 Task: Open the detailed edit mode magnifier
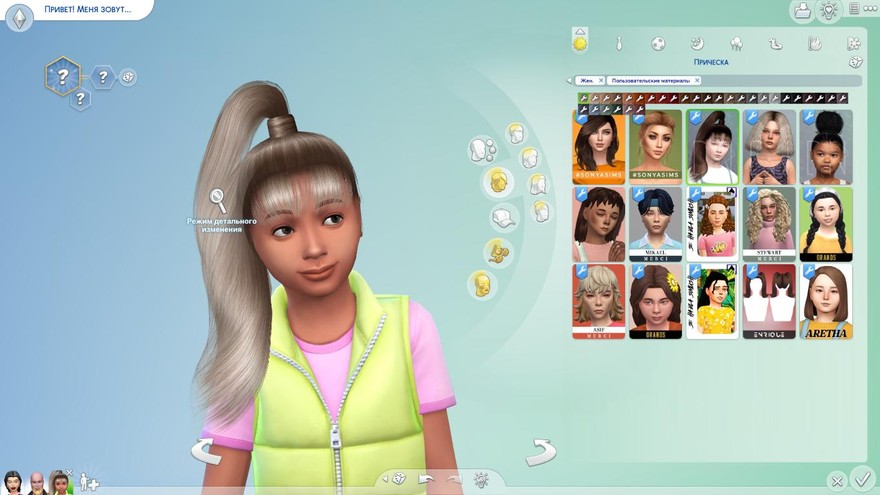(217, 201)
